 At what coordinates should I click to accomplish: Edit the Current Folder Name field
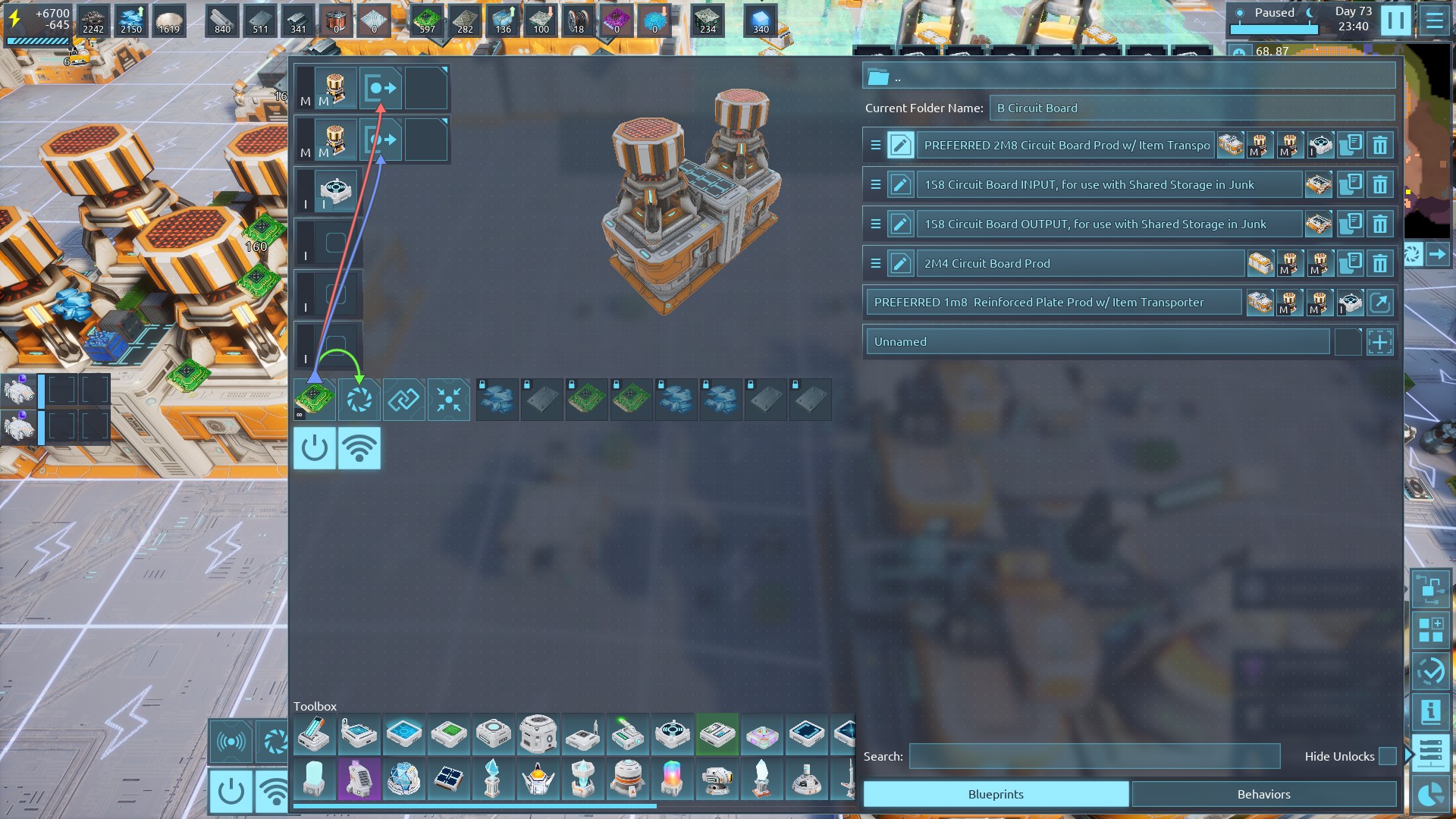tap(1191, 108)
